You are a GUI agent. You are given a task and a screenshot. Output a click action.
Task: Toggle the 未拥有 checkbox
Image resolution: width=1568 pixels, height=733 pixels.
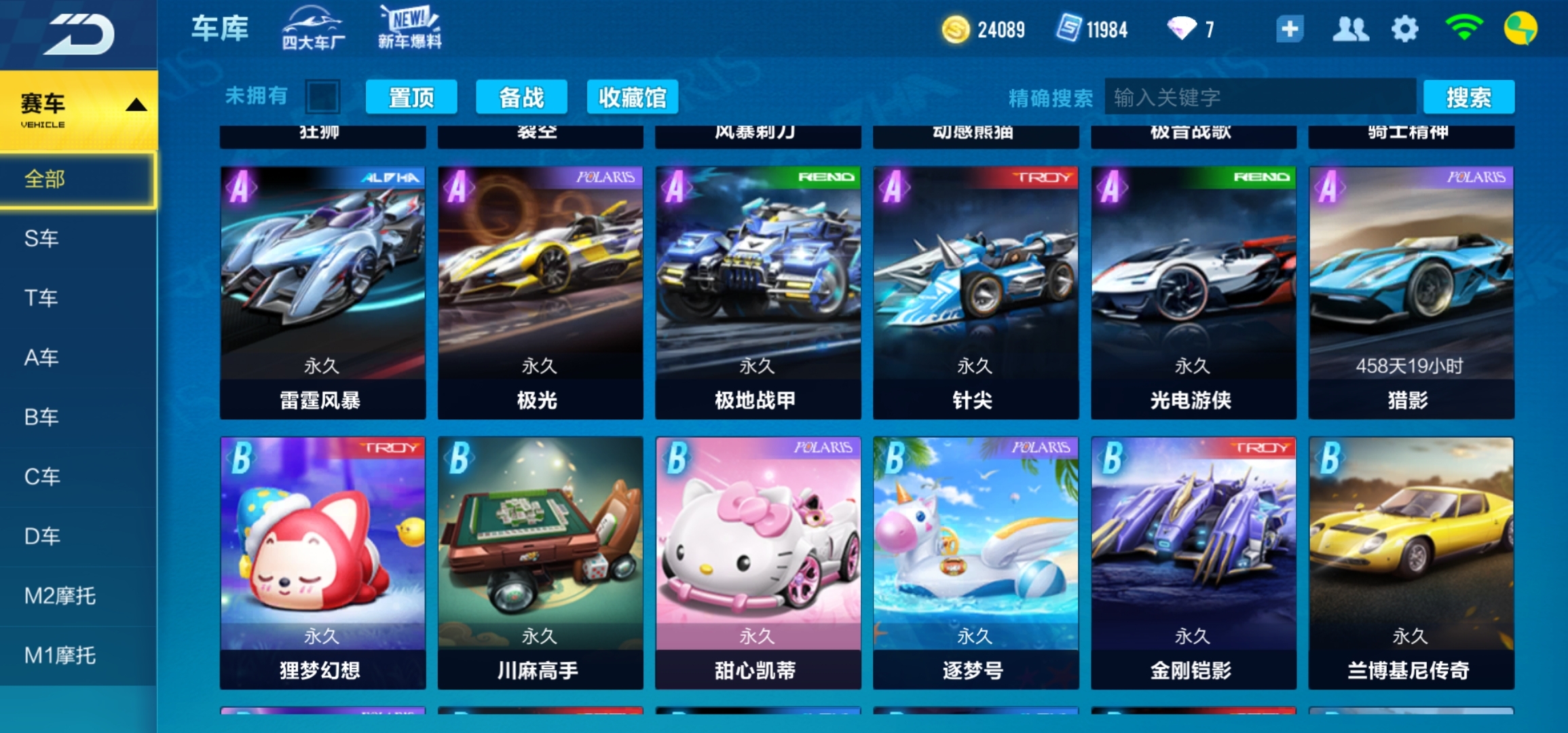point(322,96)
